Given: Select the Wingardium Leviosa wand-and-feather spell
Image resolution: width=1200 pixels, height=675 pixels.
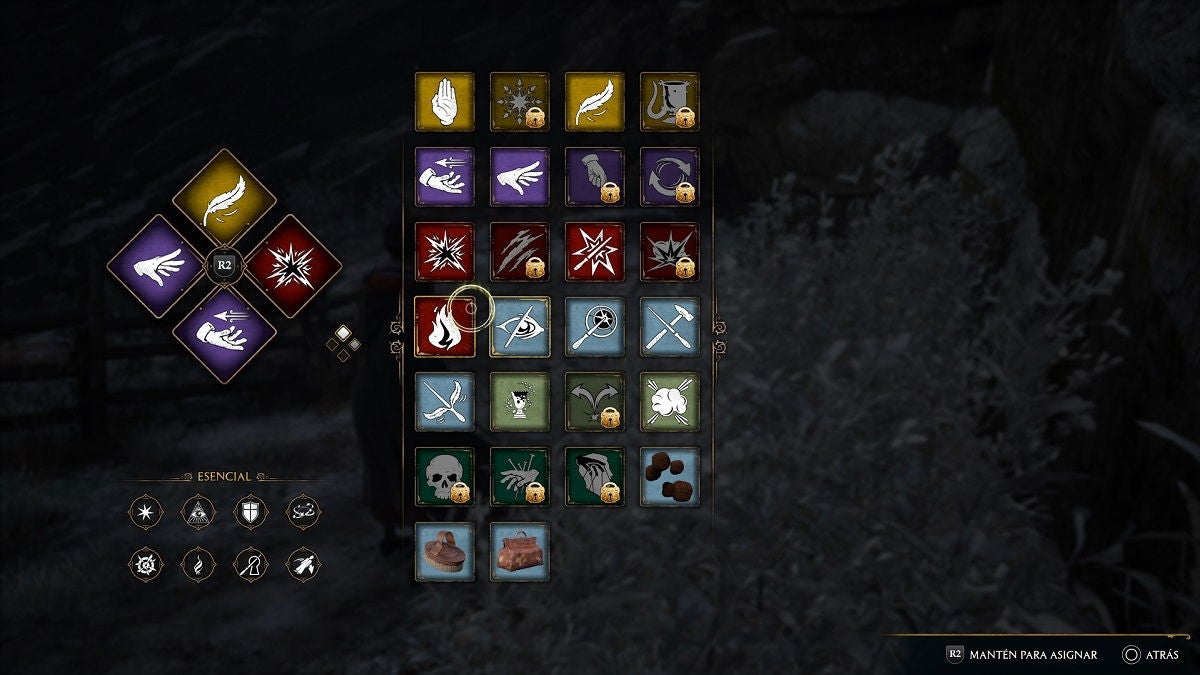Looking at the screenshot, I should pyautogui.click(x=444, y=402).
